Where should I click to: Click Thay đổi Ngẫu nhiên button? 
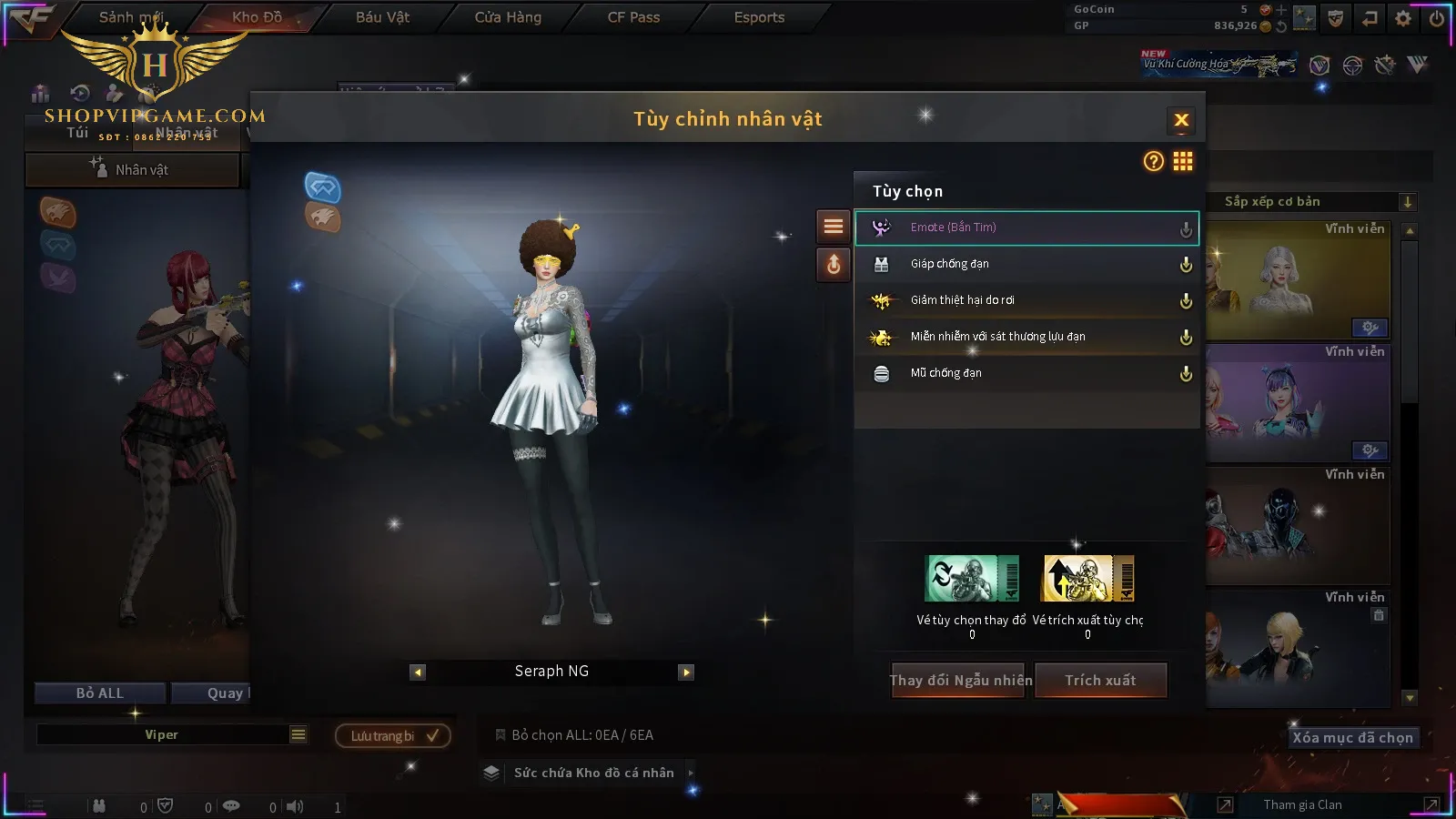[960, 681]
